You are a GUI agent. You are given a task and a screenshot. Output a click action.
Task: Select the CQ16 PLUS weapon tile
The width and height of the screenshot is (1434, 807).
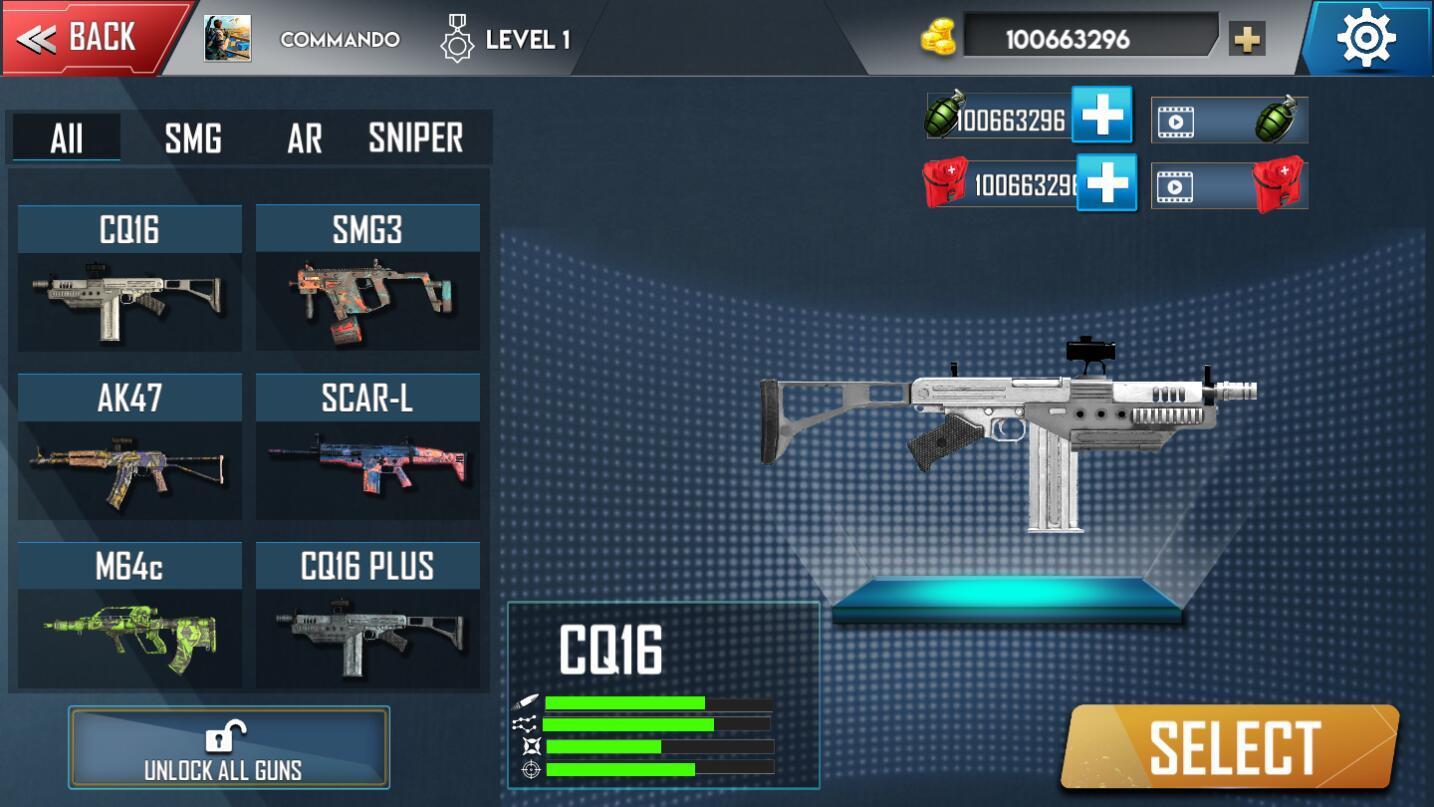(x=368, y=615)
